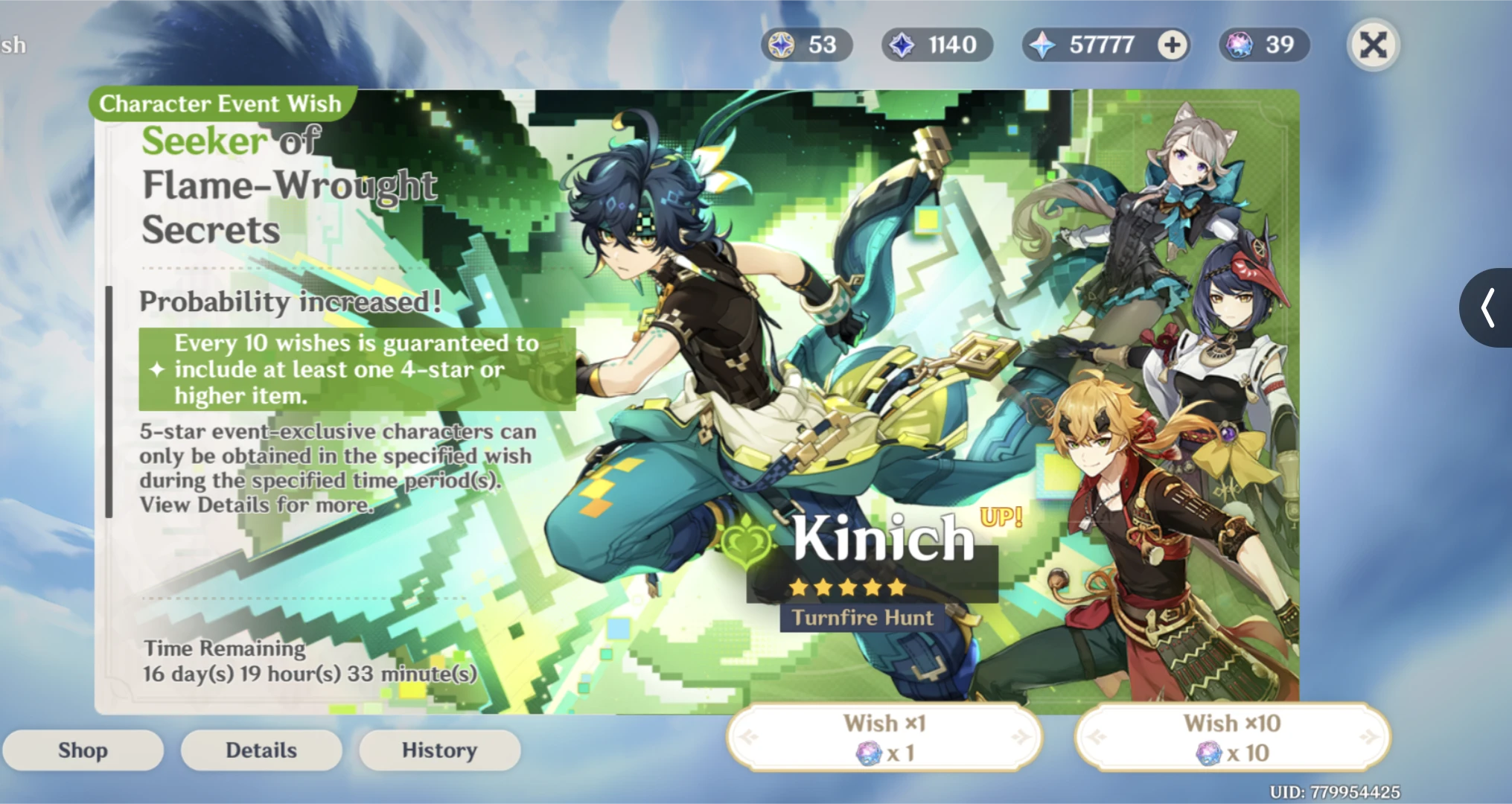1512x804 pixels.
Task: Close the wish screen with the X
Action: pos(1374,45)
